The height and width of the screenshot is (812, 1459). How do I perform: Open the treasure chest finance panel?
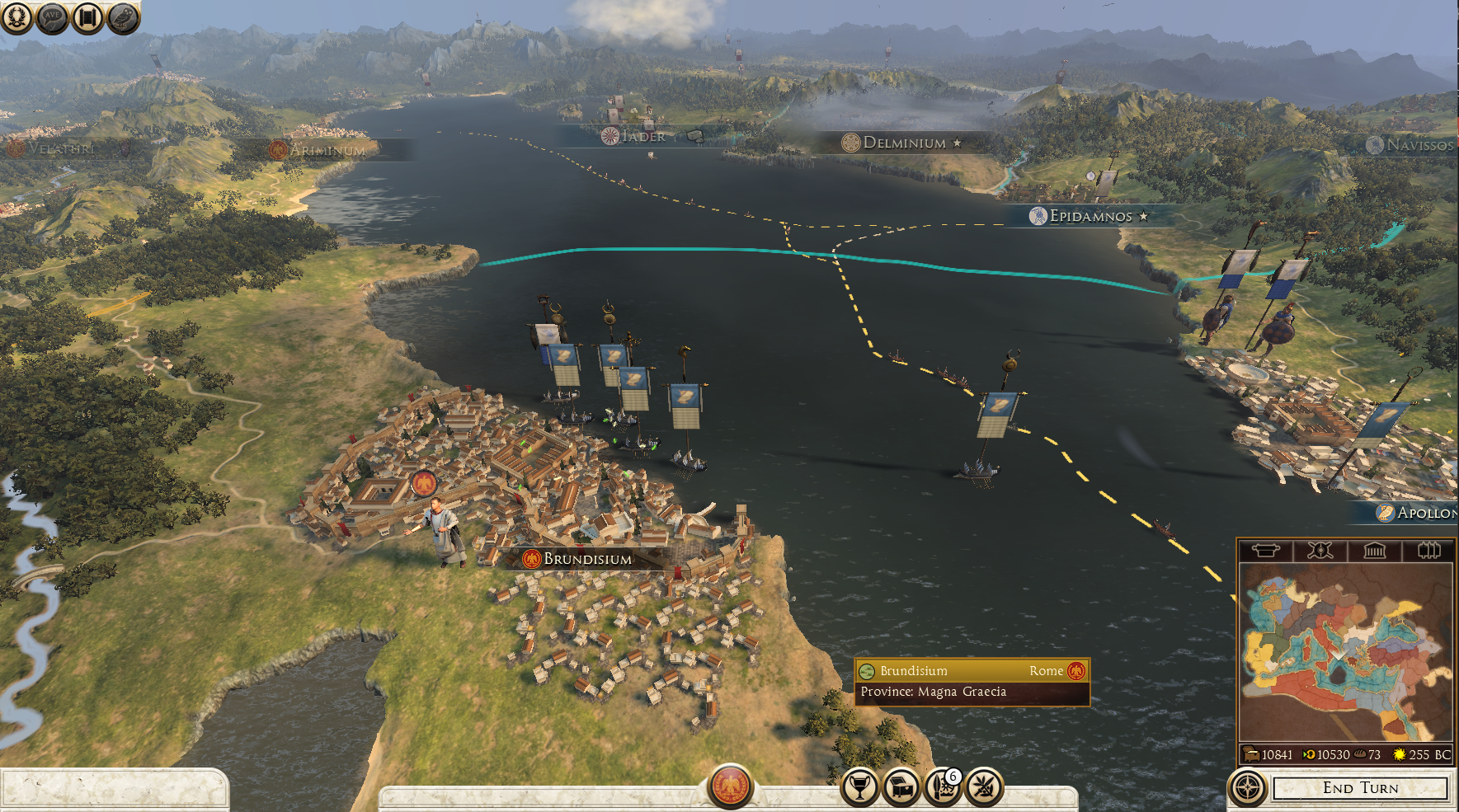click(x=901, y=787)
